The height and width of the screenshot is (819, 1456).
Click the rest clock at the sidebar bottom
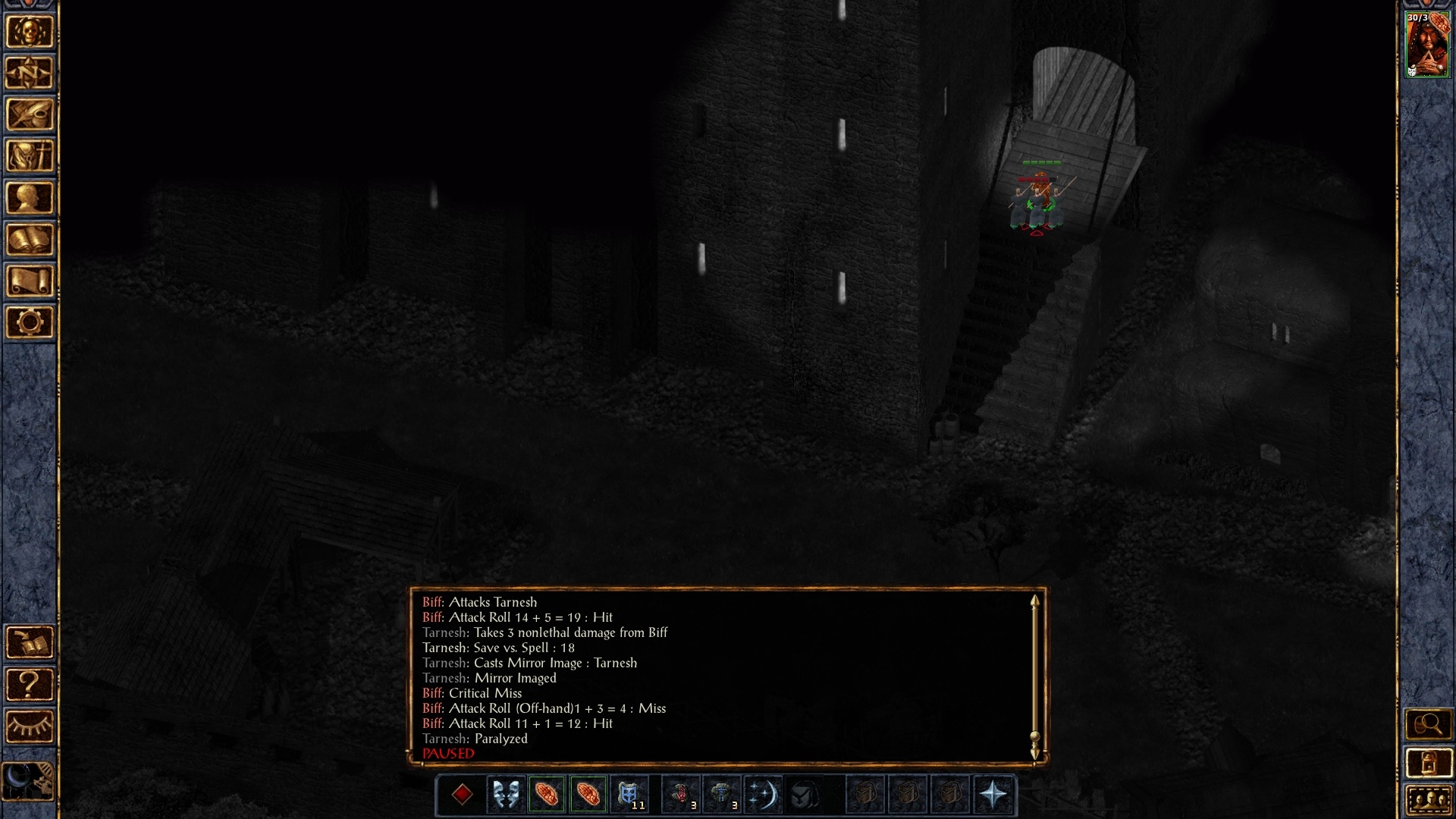pyautogui.click(x=30, y=780)
